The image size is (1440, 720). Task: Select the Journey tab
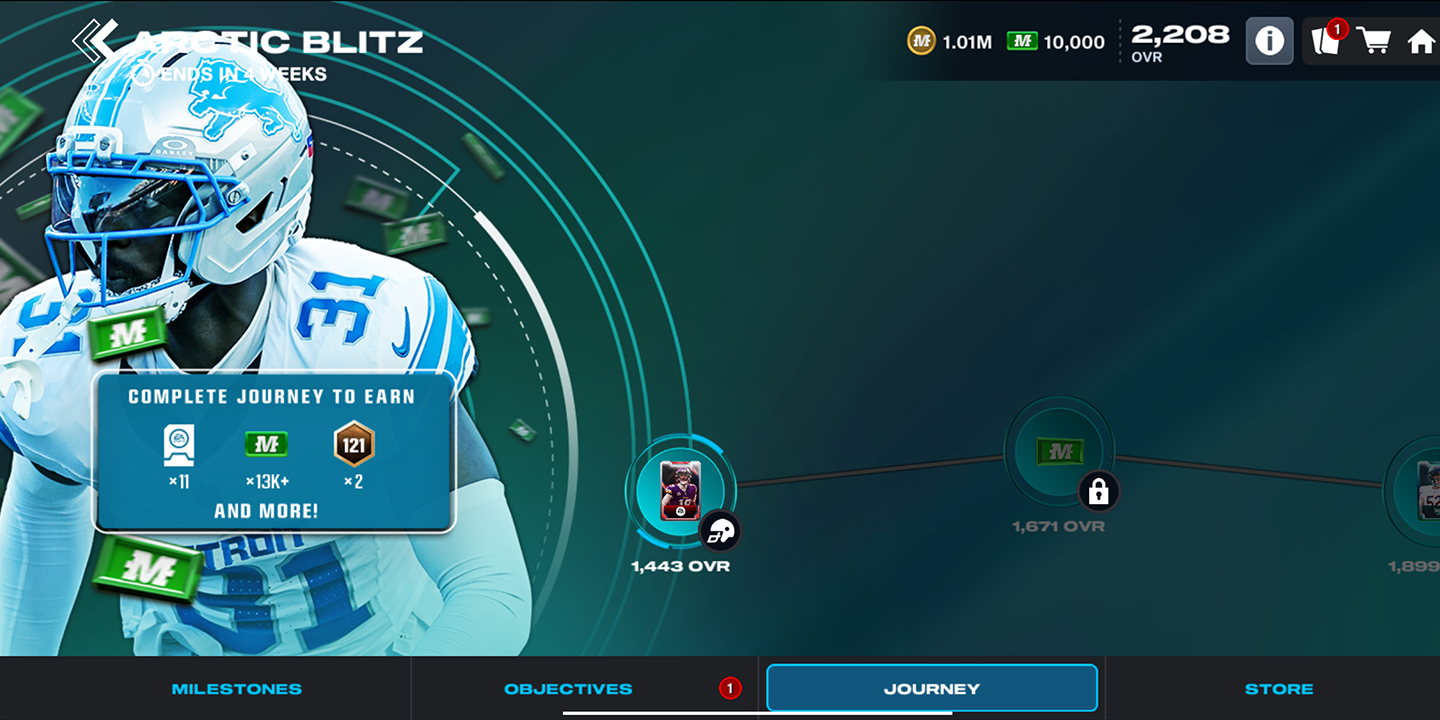point(931,687)
